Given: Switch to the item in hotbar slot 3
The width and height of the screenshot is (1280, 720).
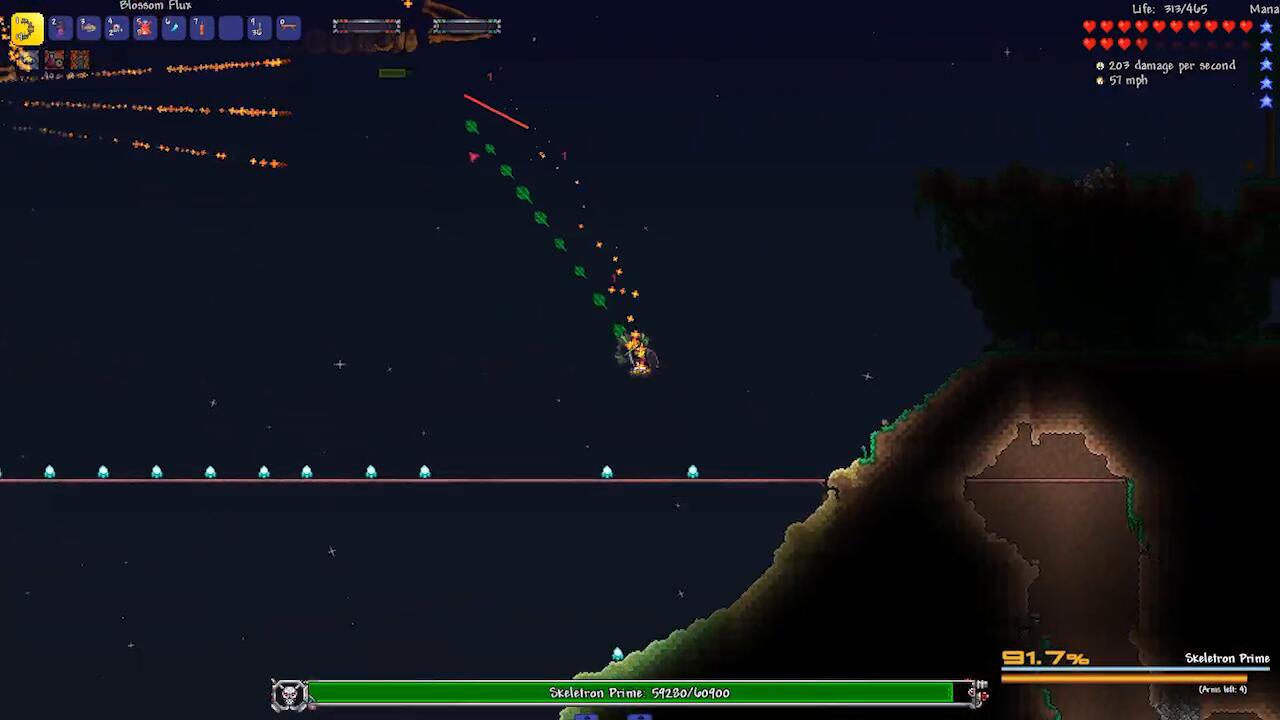Looking at the screenshot, I should pos(88,28).
